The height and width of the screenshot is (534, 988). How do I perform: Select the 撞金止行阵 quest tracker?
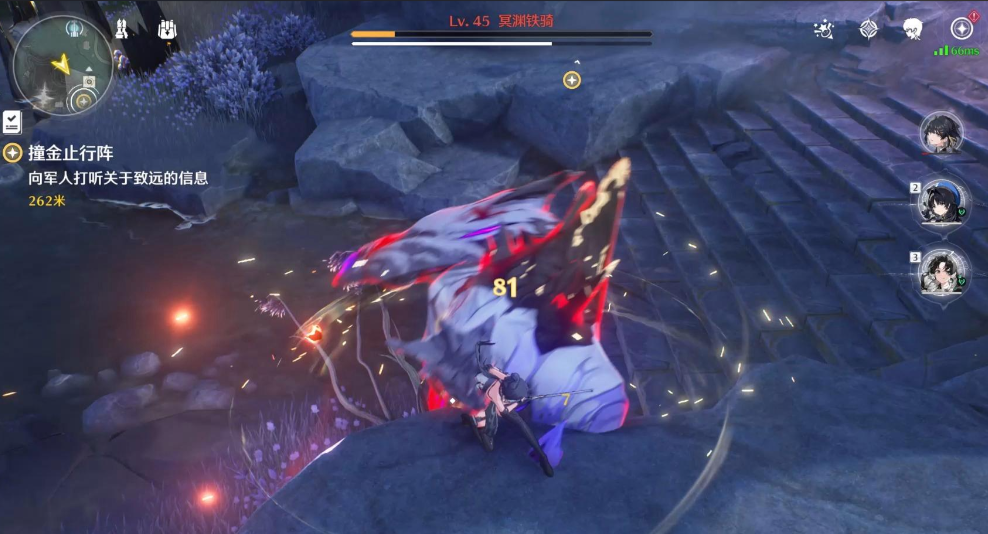[70, 153]
